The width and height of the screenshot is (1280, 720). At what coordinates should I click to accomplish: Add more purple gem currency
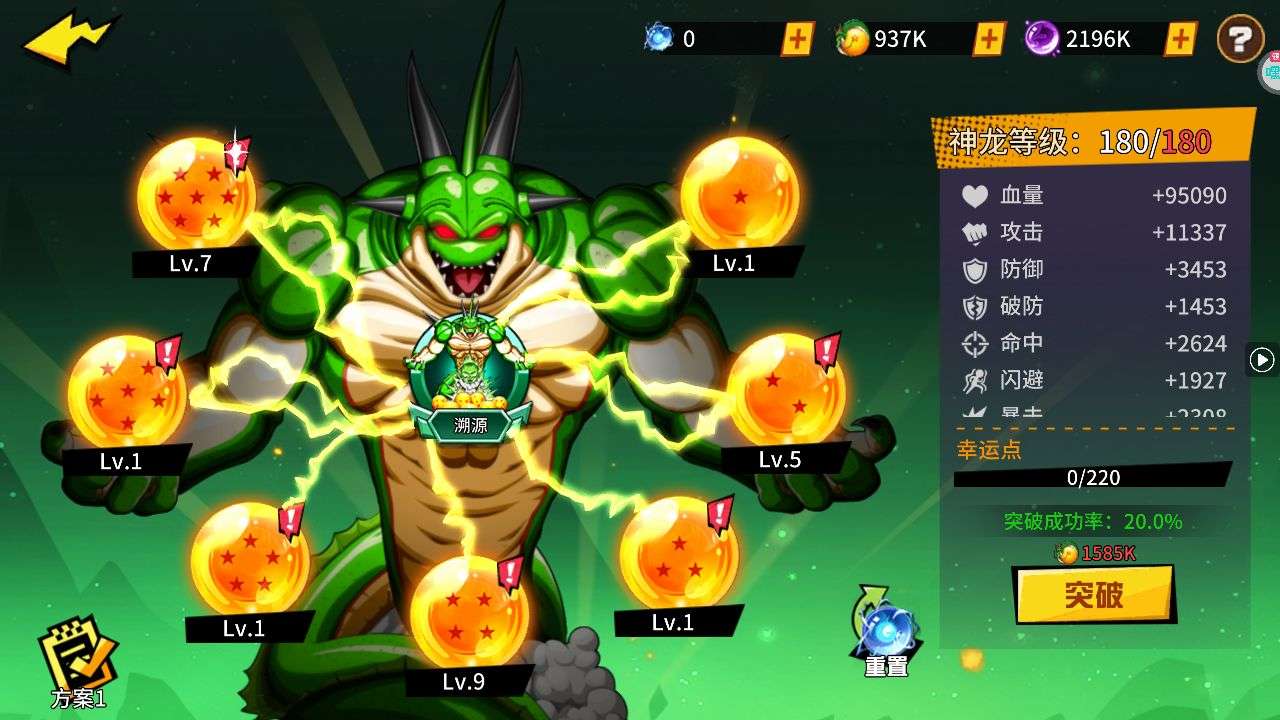click(1181, 39)
